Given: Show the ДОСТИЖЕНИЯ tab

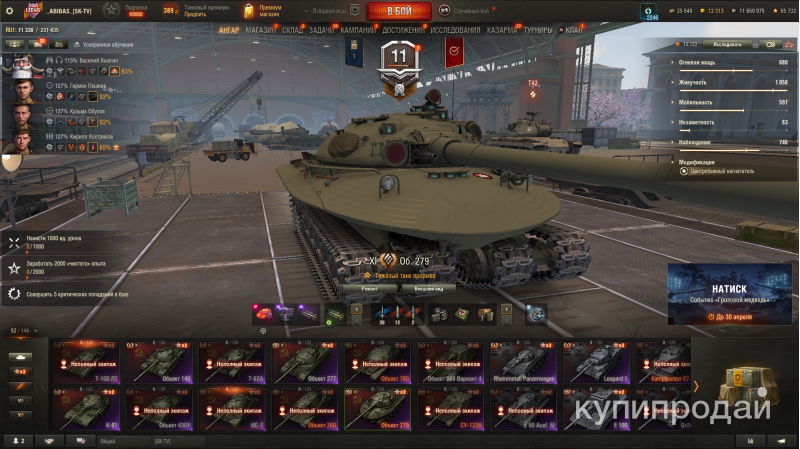Looking at the screenshot, I should (402, 30).
